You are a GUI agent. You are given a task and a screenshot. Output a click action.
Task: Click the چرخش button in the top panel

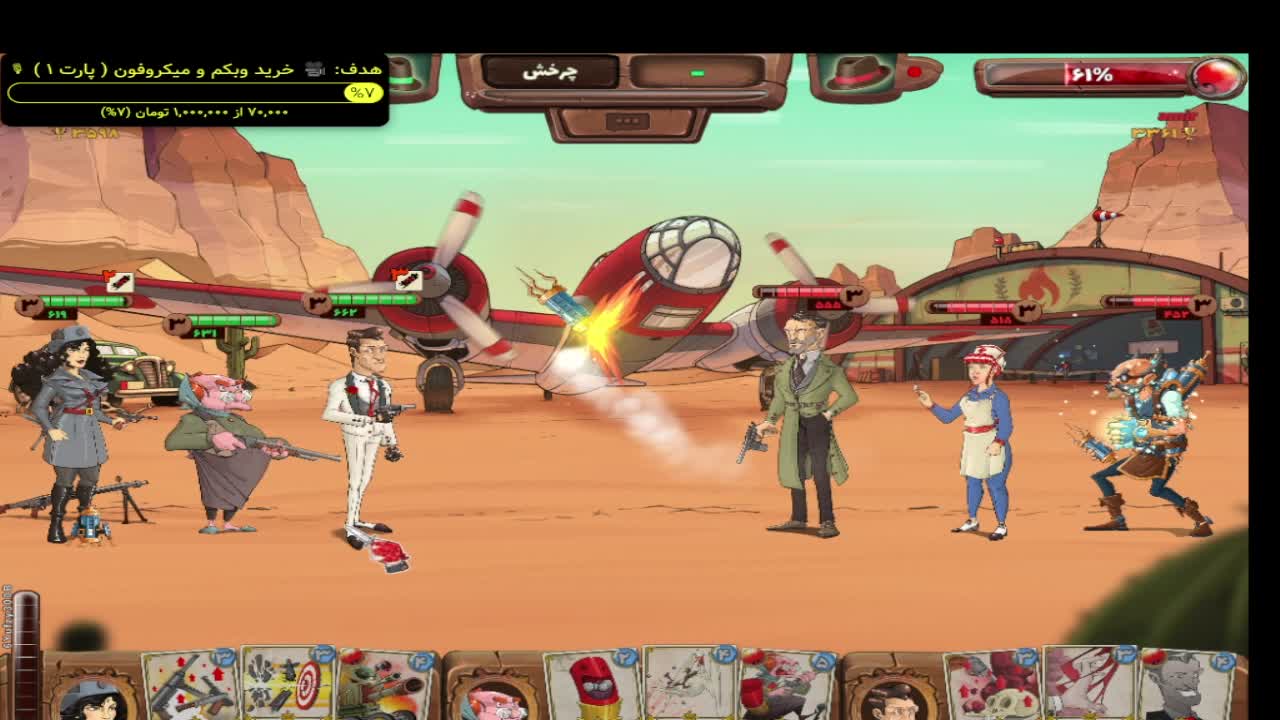coord(550,72)
